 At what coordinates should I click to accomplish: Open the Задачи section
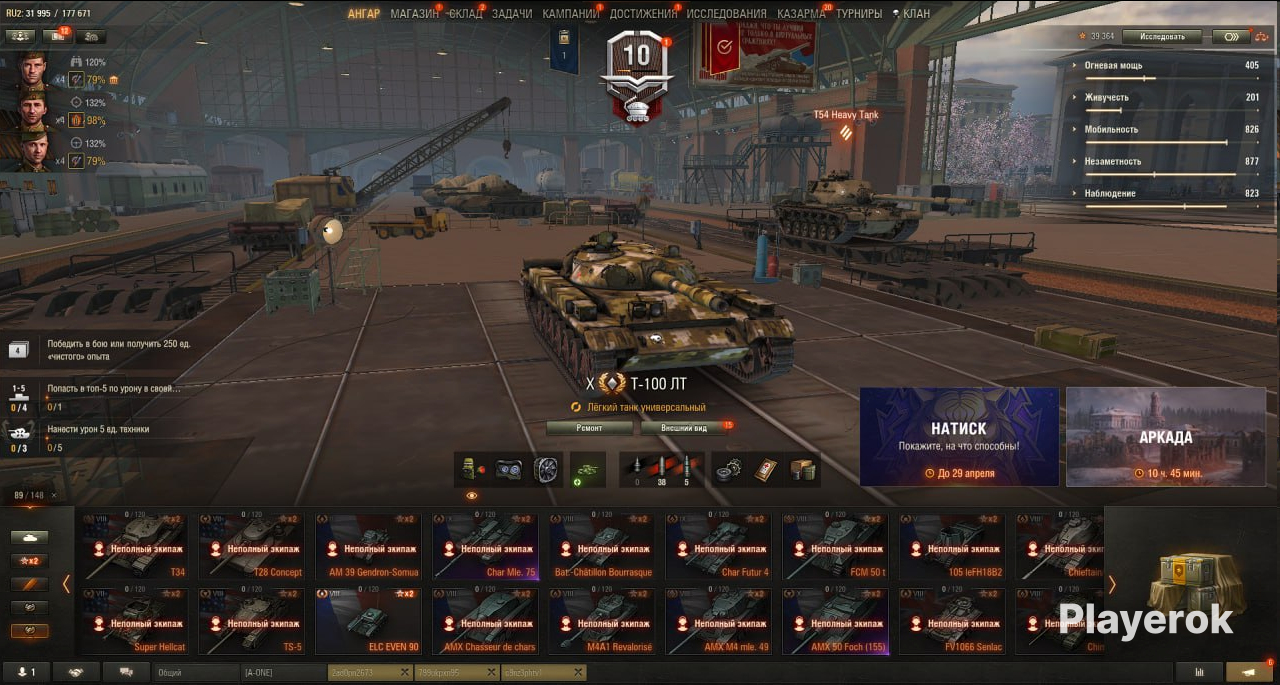[x=512, y=14]
